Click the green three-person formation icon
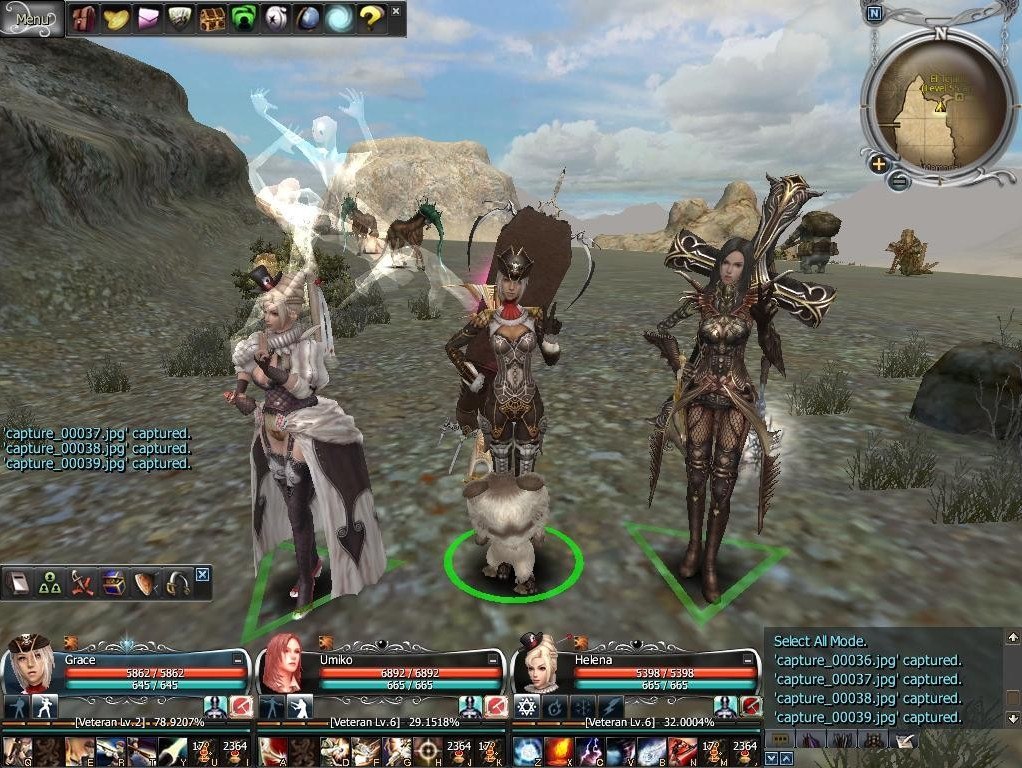The image size is (1022, 768). pyautogui.click(x=50, y=584)
